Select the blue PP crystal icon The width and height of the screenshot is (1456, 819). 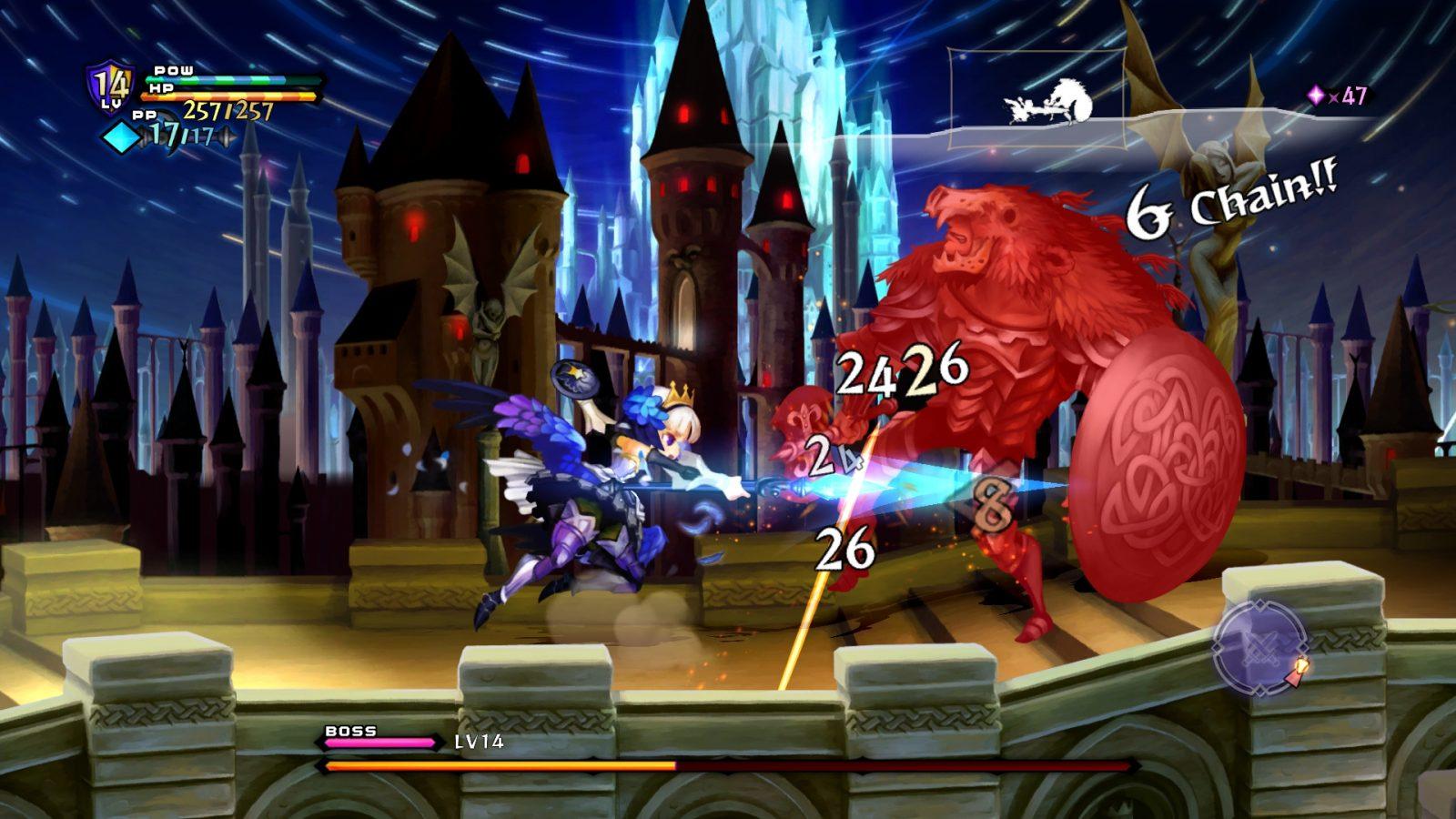coord(120,137)
